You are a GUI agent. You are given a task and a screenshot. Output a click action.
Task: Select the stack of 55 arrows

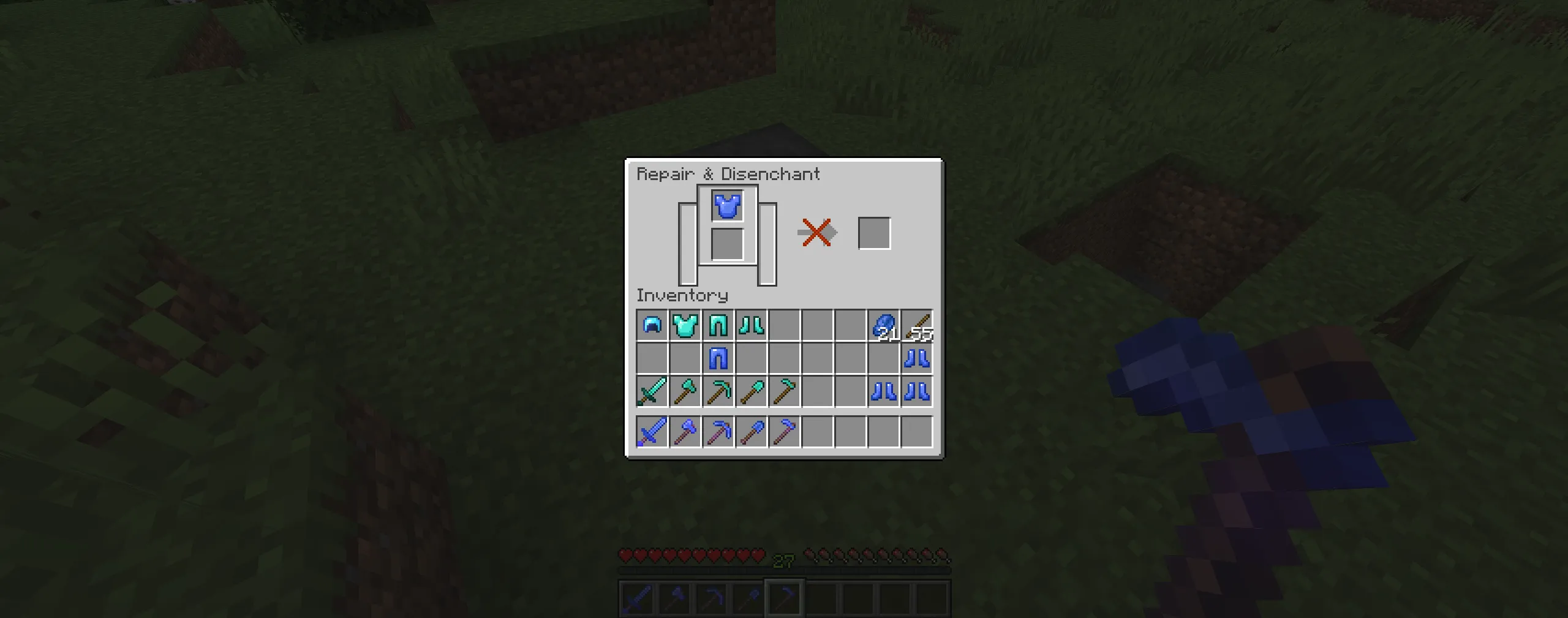click(x=918, y=326)
